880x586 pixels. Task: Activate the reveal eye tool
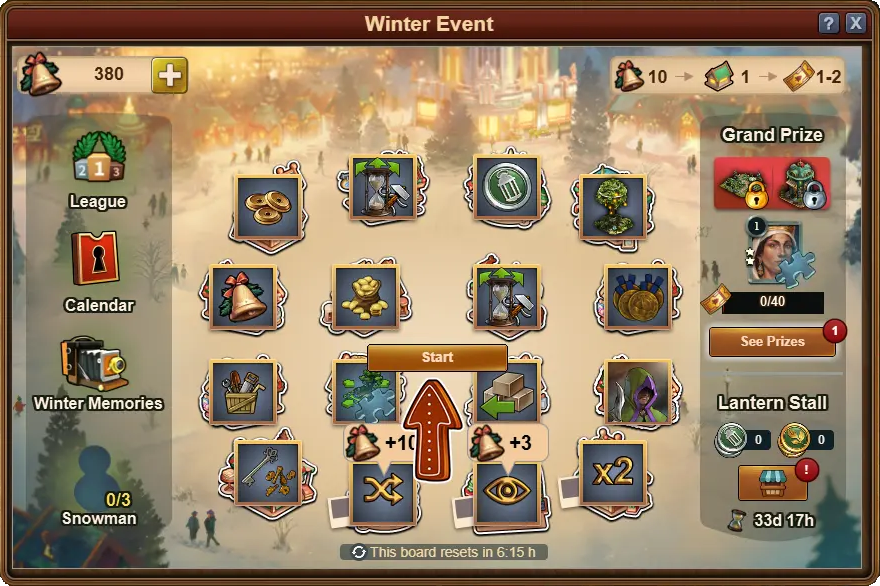[x=507, y=493]
